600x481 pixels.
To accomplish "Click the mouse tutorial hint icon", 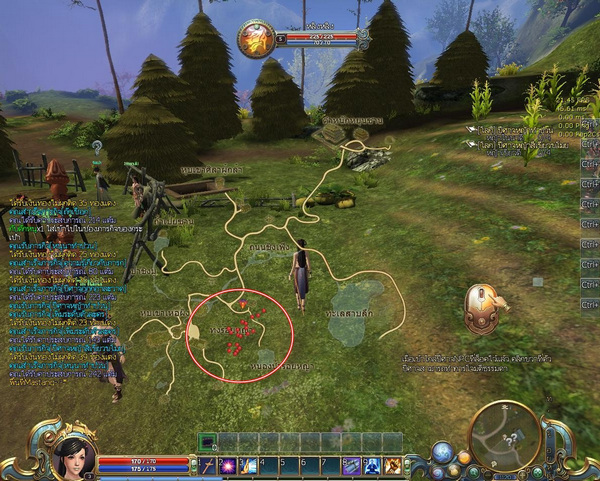I will pos(484,308).
